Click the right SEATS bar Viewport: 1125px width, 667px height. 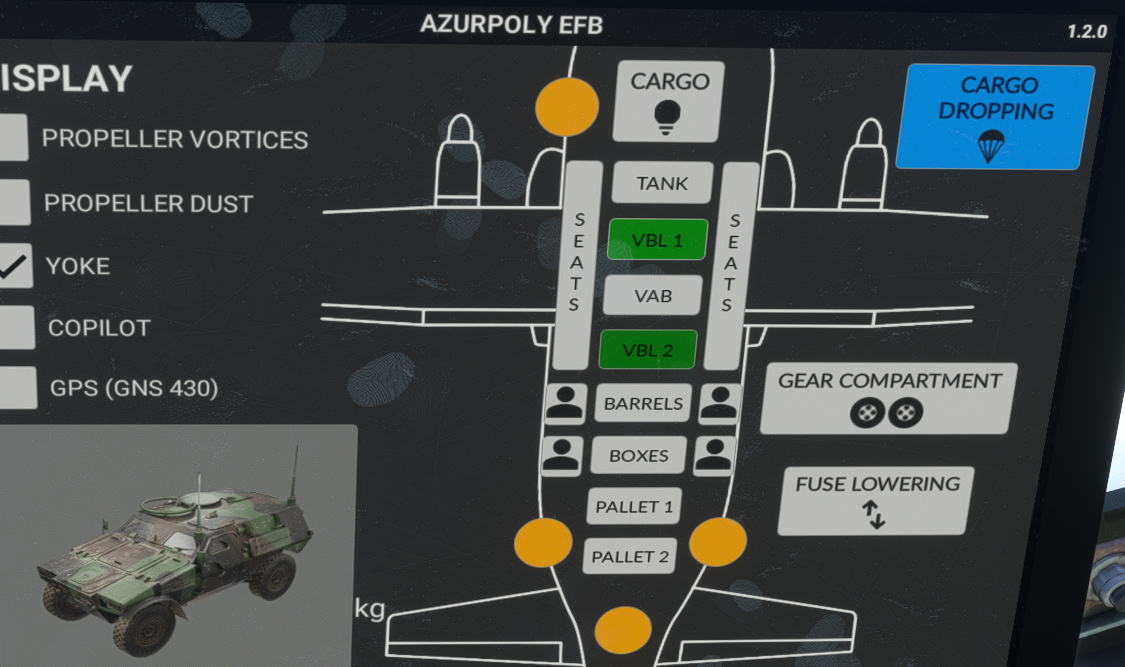[x=737, y=263]
